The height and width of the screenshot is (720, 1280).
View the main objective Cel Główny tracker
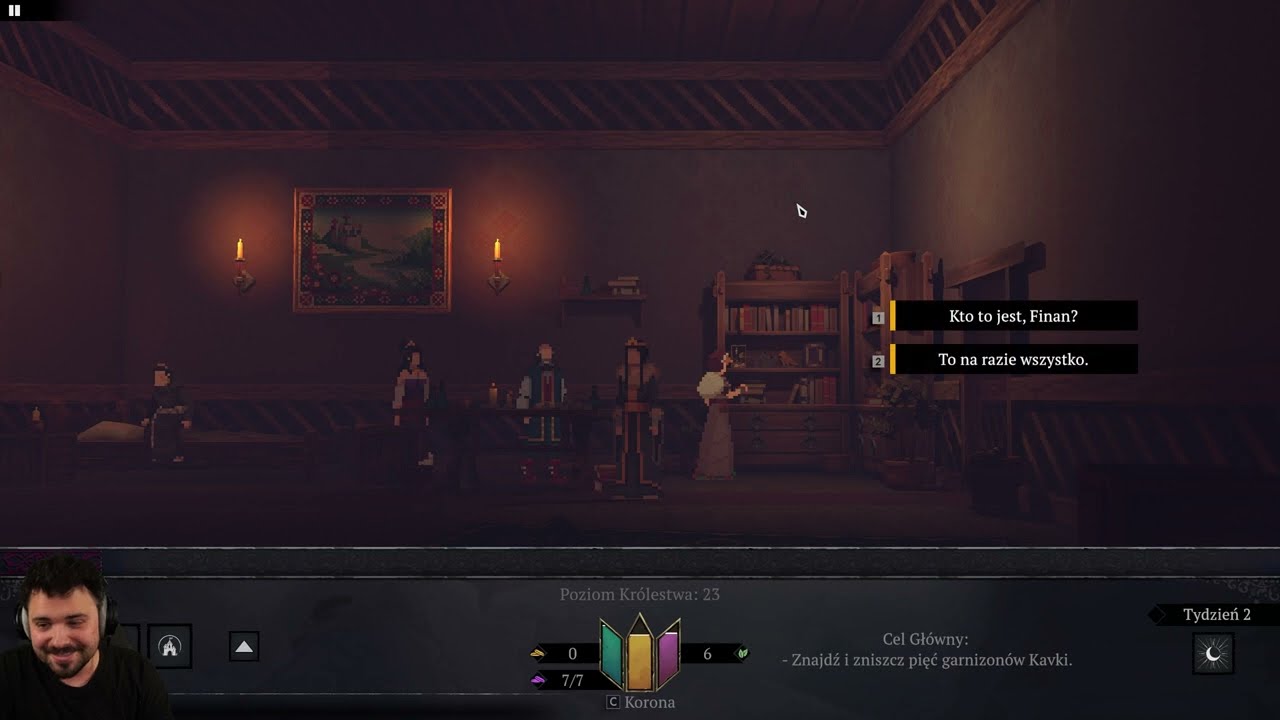[x=926, y=650]
